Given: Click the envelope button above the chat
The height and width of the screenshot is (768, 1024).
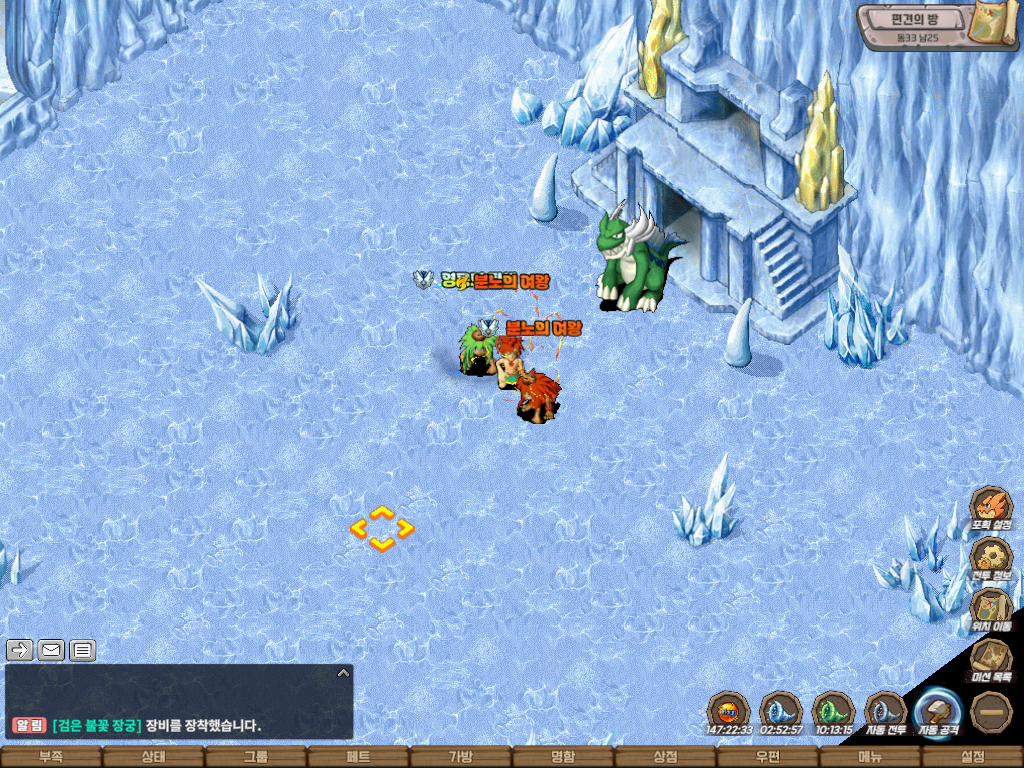Looking at the screenshot, I should click(52, 651).
